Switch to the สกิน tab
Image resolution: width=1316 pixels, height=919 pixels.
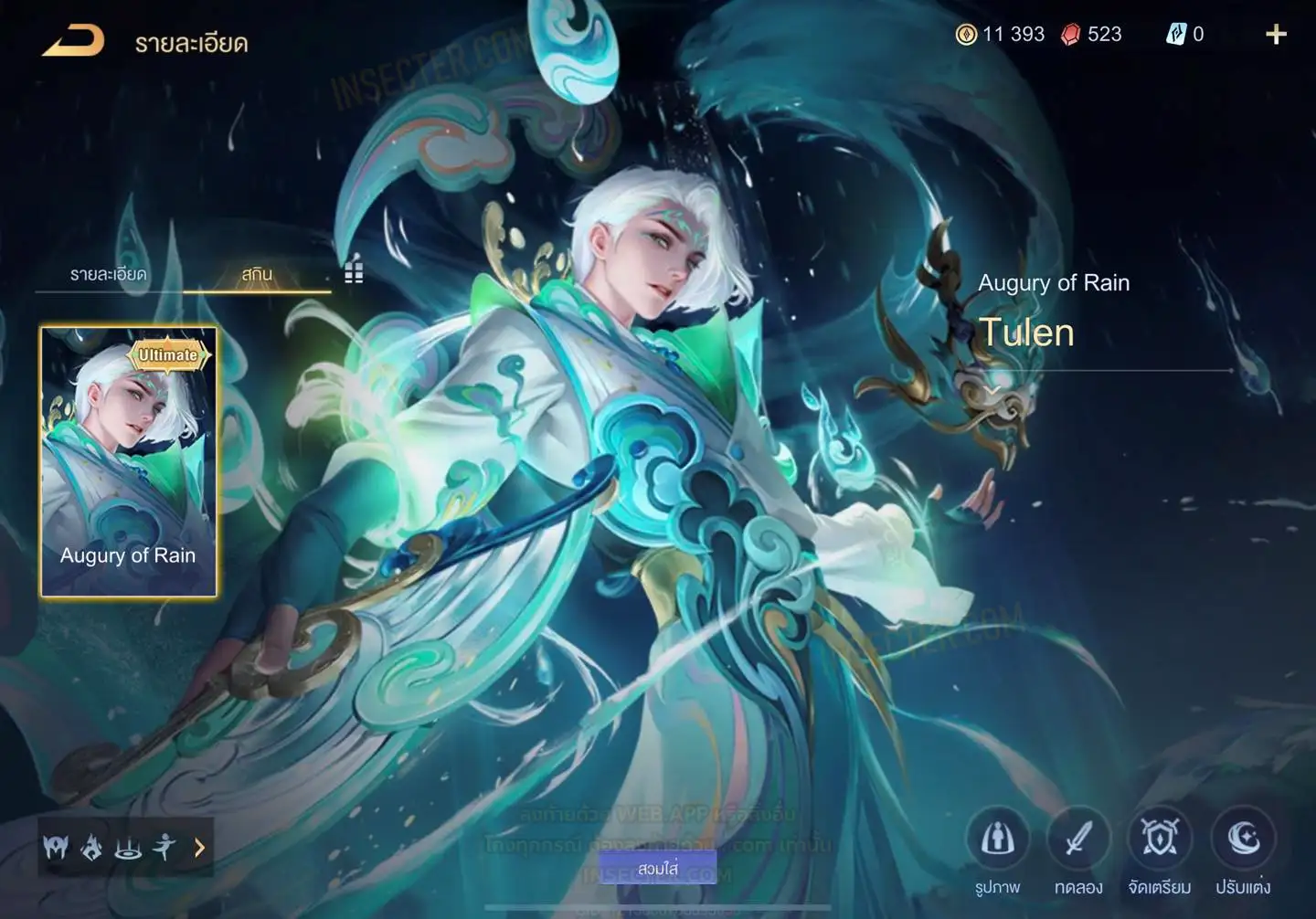(257, 274)
